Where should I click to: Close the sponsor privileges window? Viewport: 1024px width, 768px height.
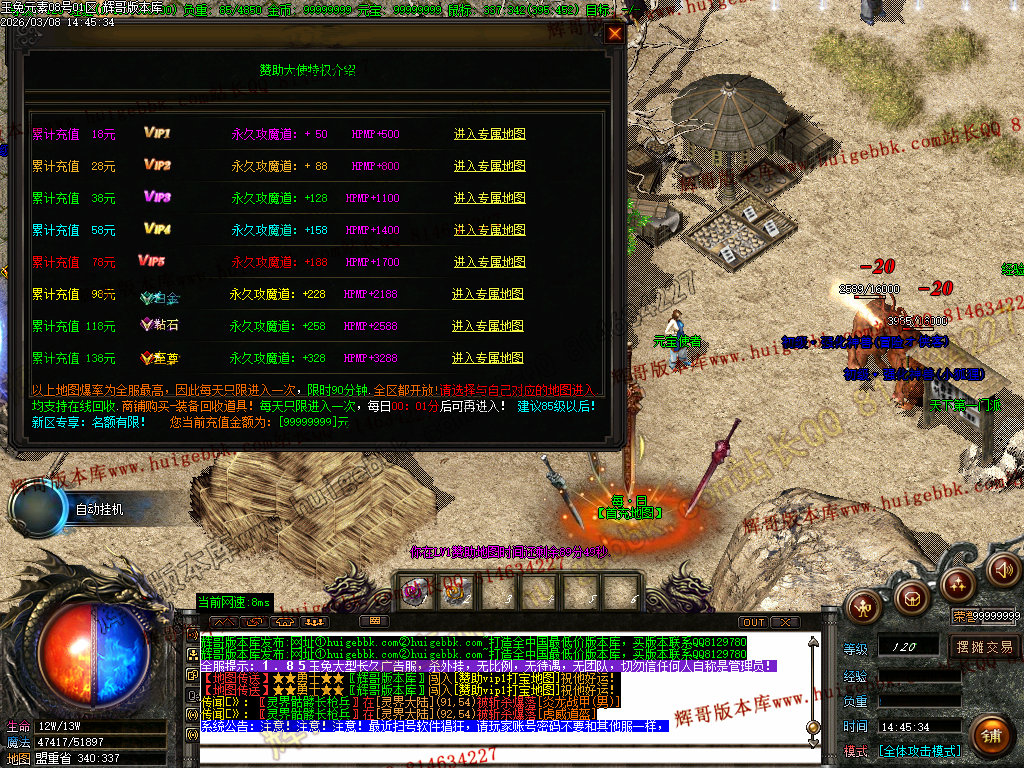[x=614, y=33]
